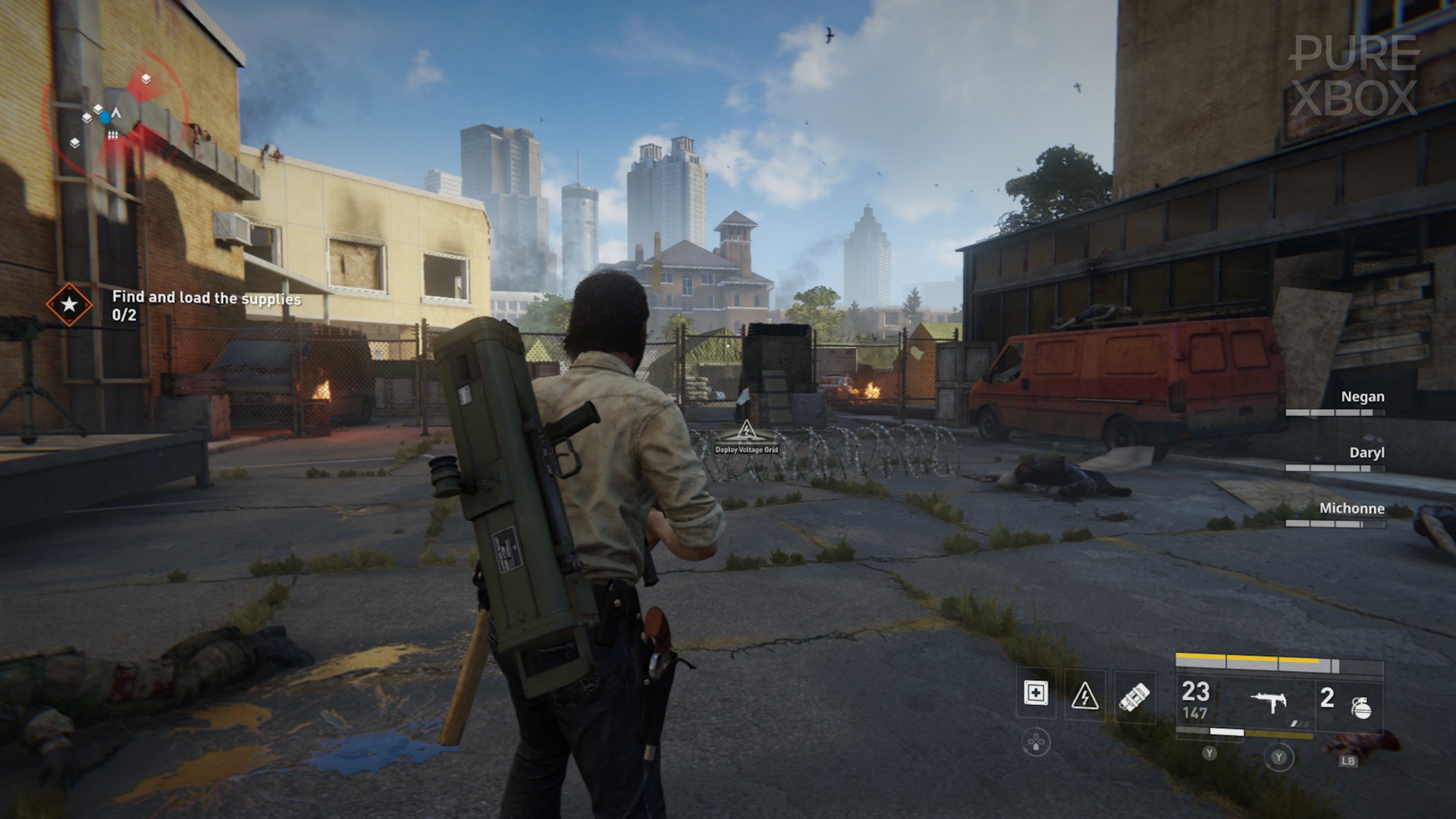Select teammate Michonne in the squad list

point(1351,508)
